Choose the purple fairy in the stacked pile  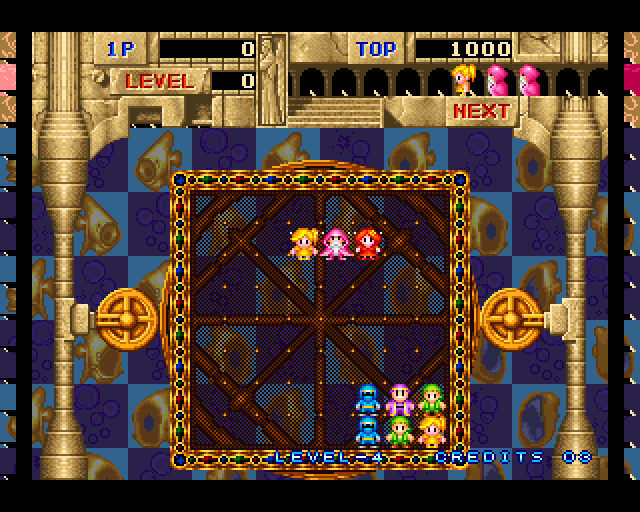(399, 399)
